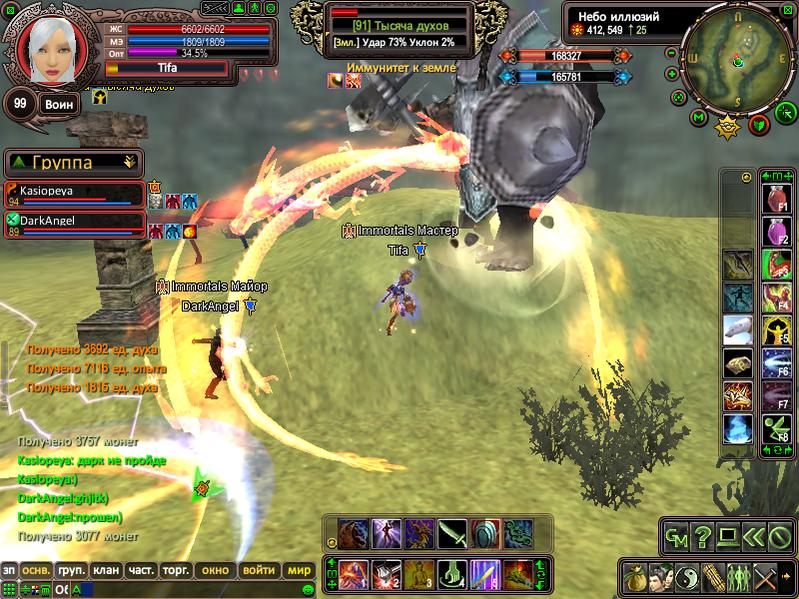
Task: Open the yin-yang skills menu
Action: click(686, 577)
